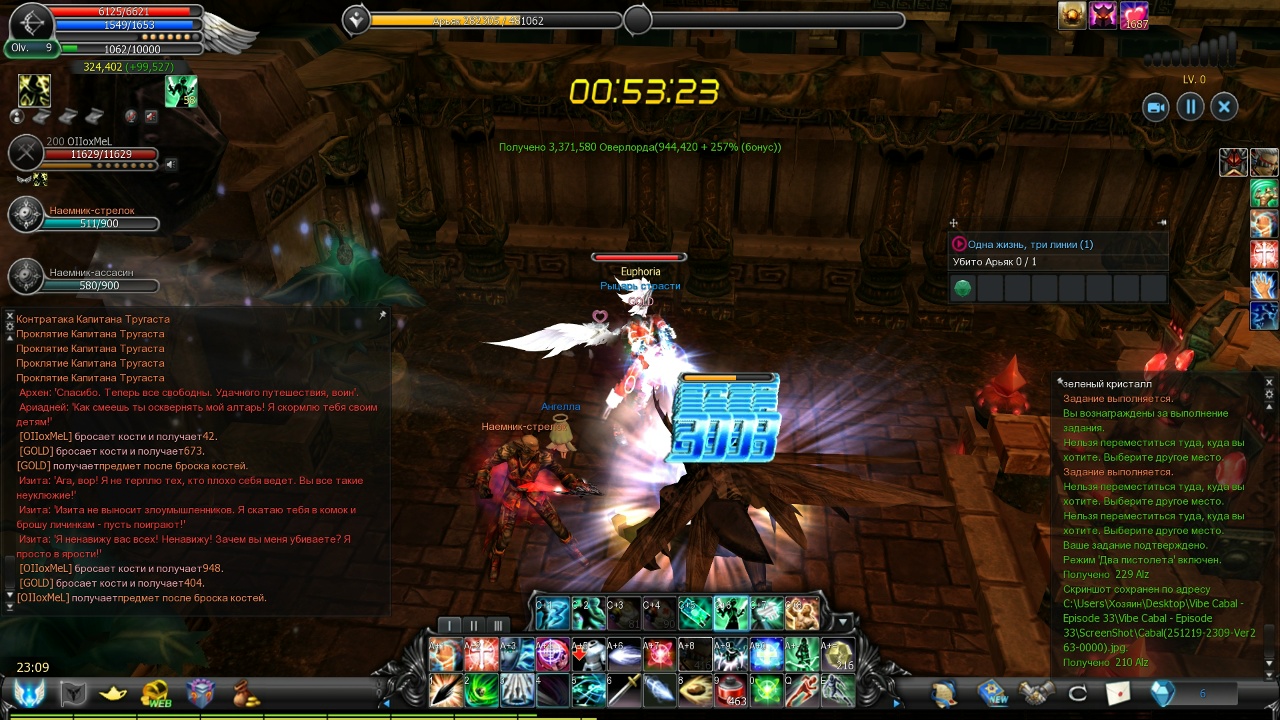This screenshot has width=1280, height=720.
Task: Open the handshake trade icon
Action: [x=1037, y=693]
